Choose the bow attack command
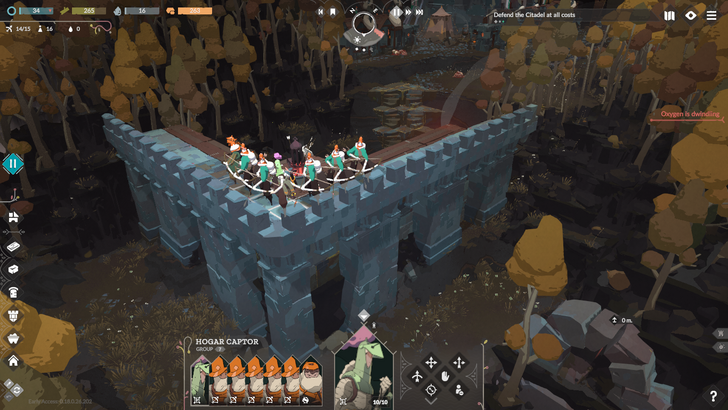Image resolution: width=728 pixels, height=410 pixels. tap(417, 376)
